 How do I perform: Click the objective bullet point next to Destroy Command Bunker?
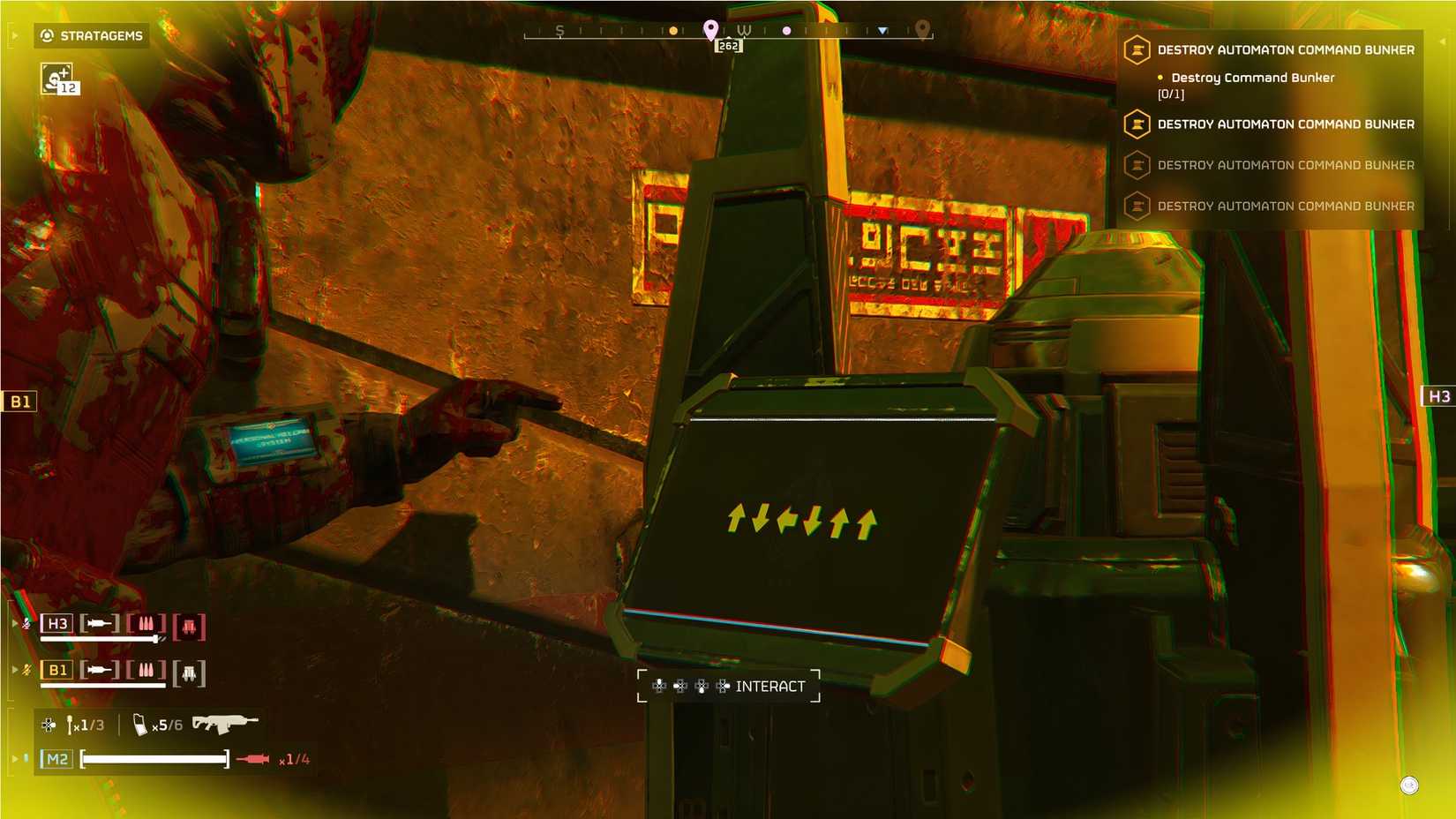(x=1160, y=79)
